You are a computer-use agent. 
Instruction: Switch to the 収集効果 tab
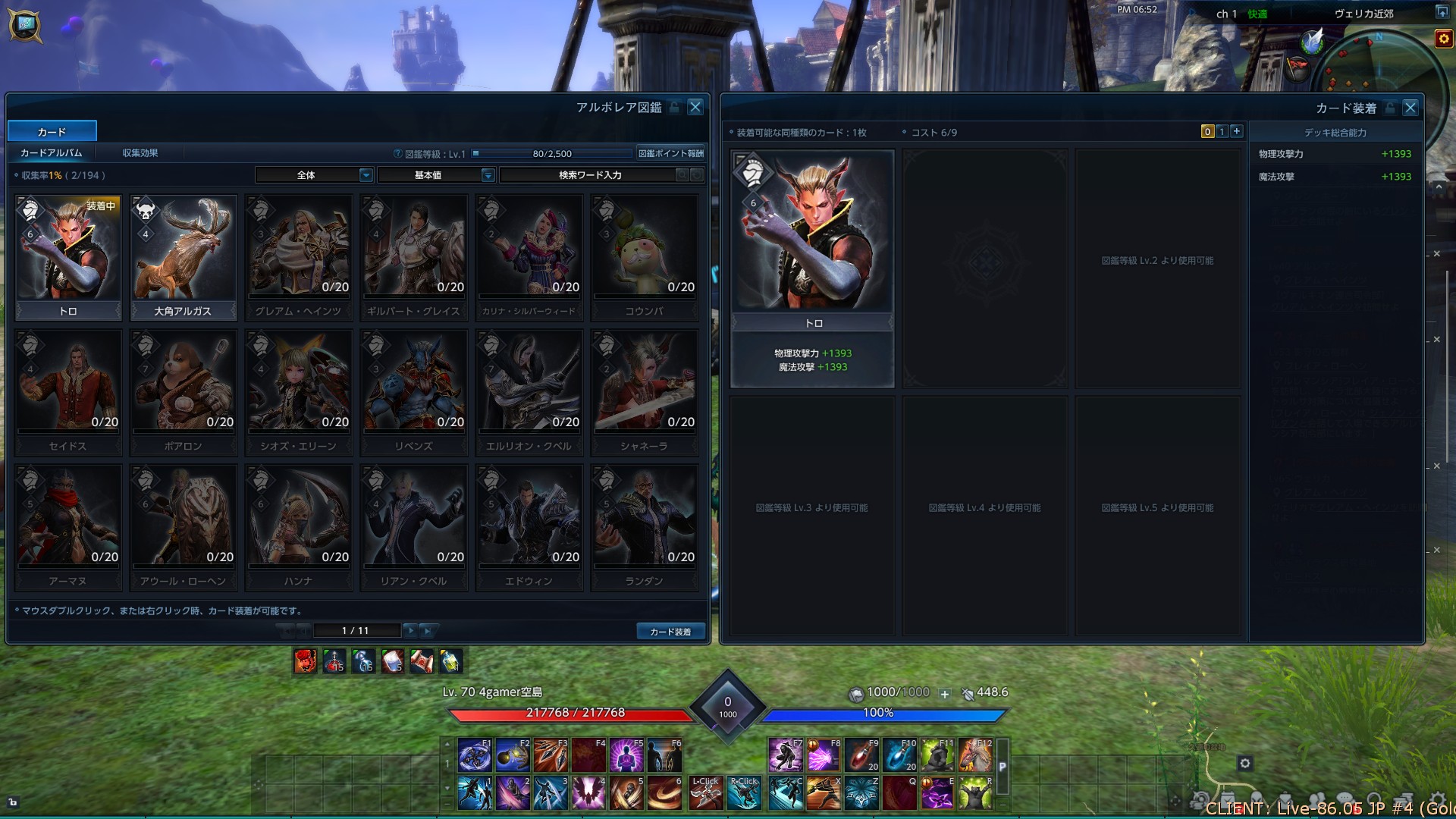tap(140, 153)
